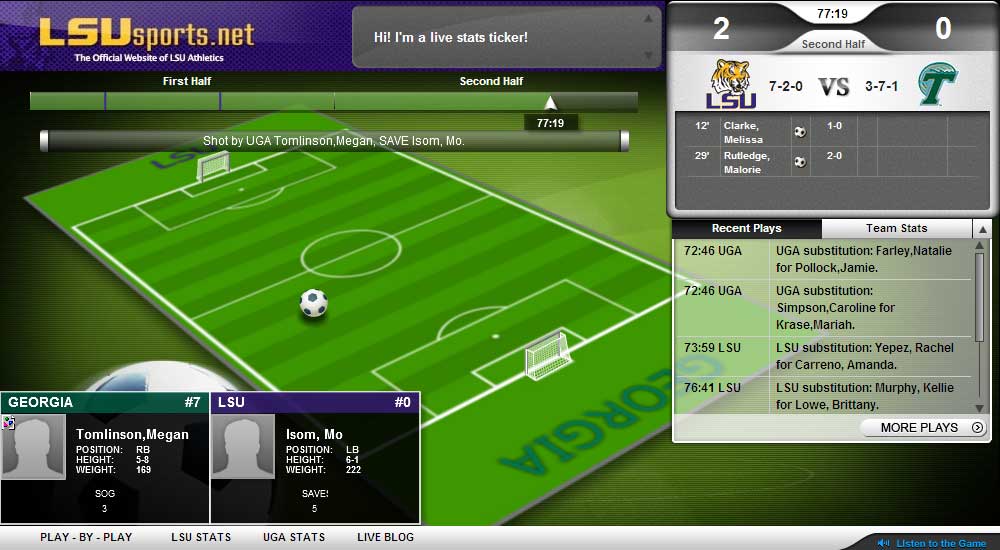Screen dimensions: 1000x550
Task: Click the More Plays button
Action: pyautogui.click(x=923, y=428)
